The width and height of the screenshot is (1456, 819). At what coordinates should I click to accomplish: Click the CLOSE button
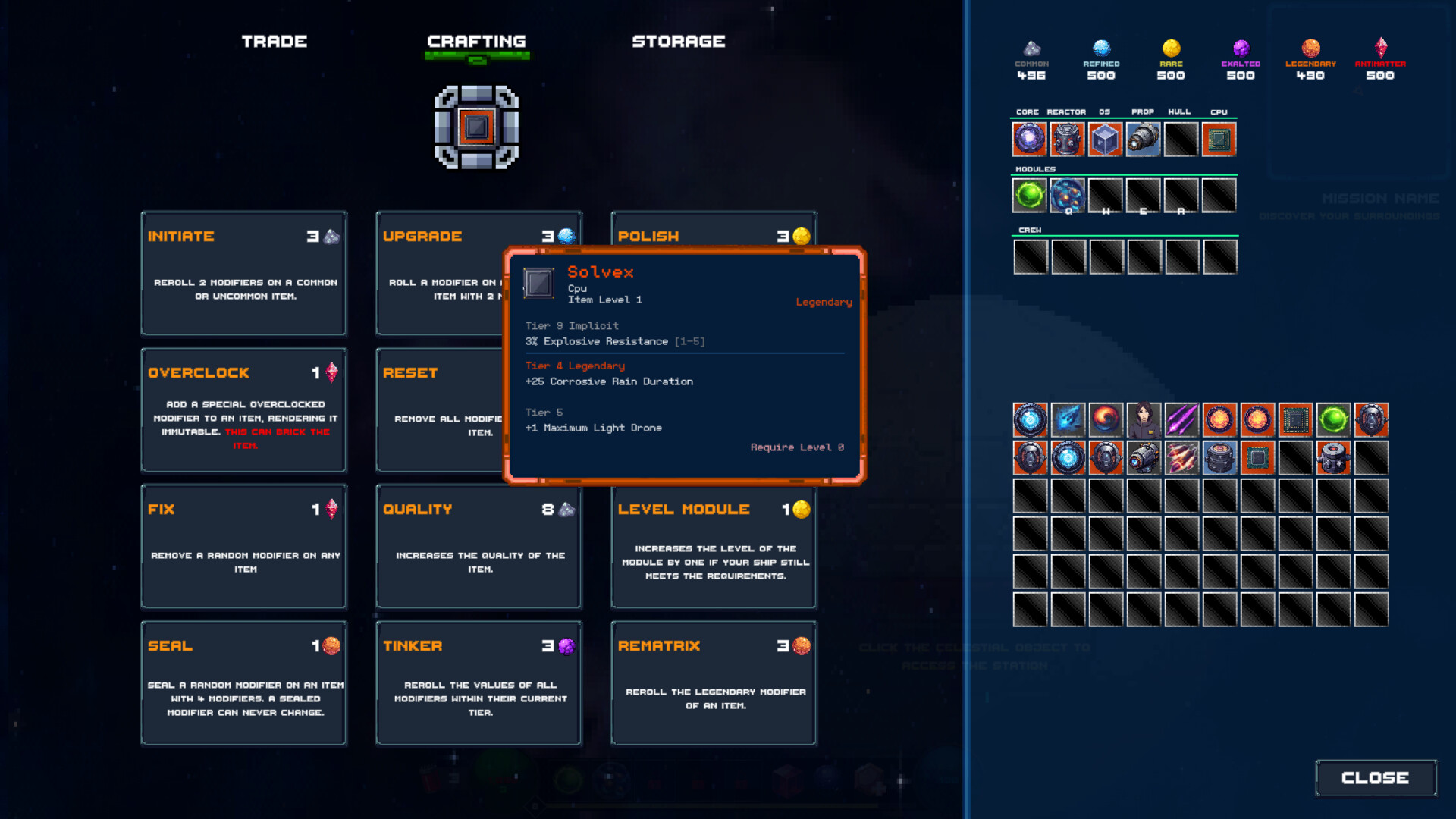[1375, 777]
